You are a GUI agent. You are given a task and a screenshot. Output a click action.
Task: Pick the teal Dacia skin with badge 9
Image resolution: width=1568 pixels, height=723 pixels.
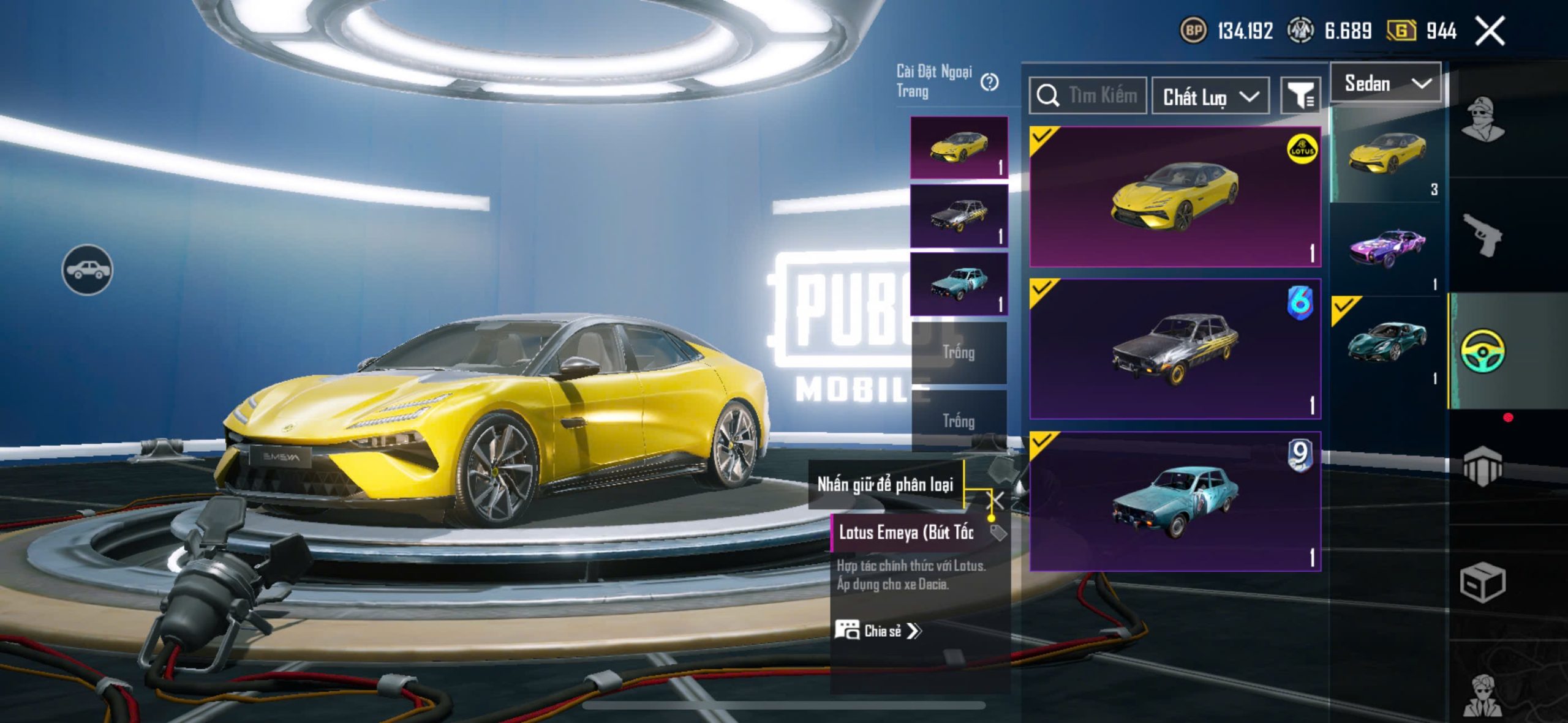coord(1175,501)
